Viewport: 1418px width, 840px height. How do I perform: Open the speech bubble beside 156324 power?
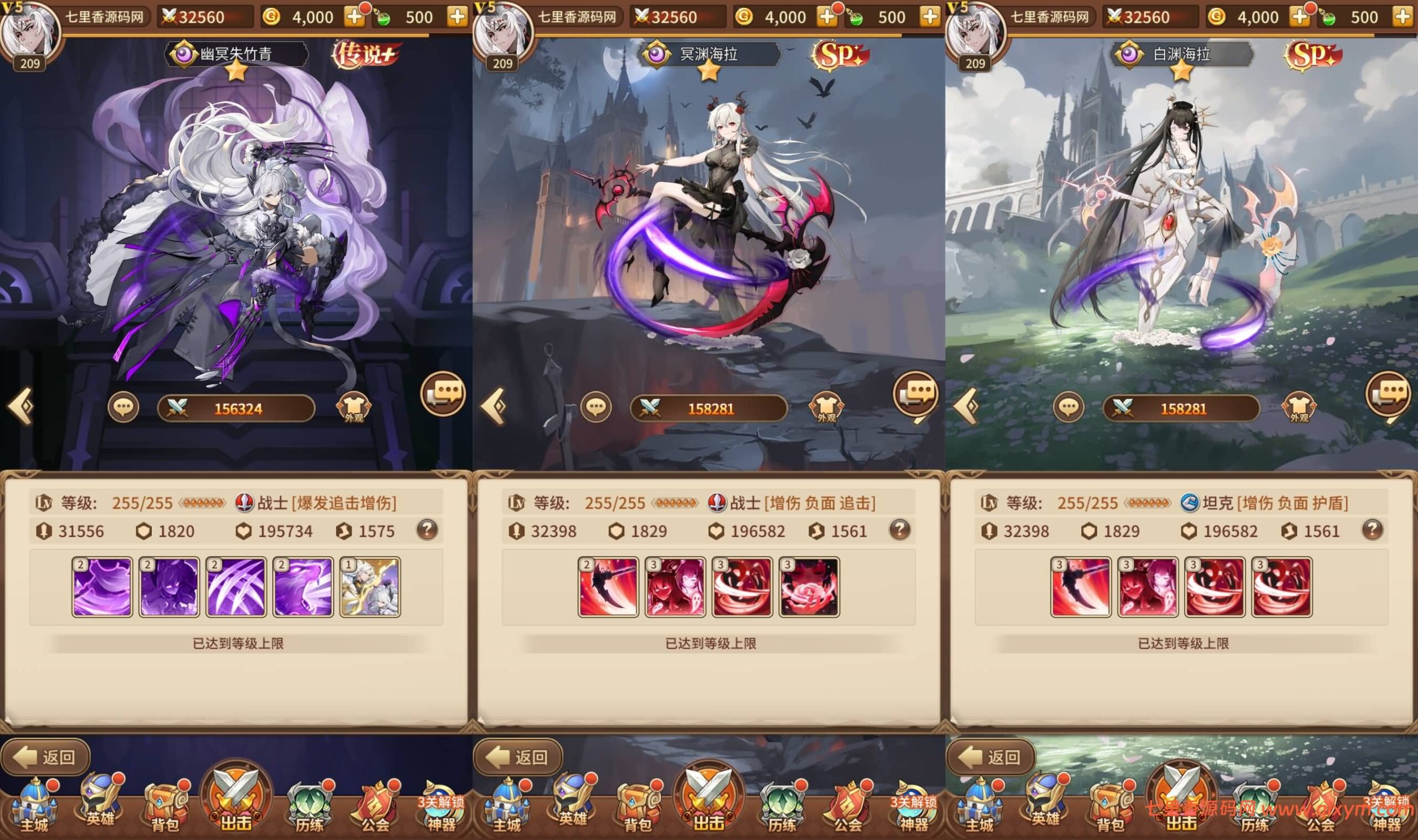[123, 408]
